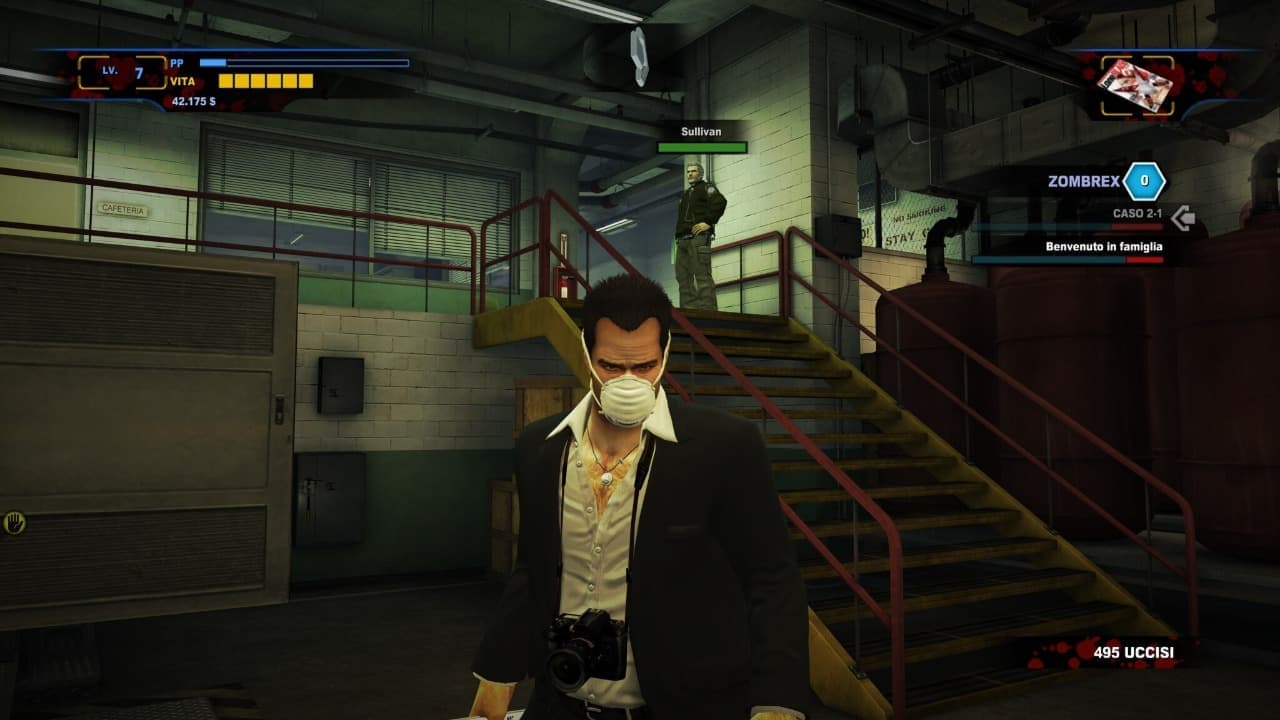Select the equipped item slot
The width and height of the screenshot is (1280, 720).
[1135, 86]
